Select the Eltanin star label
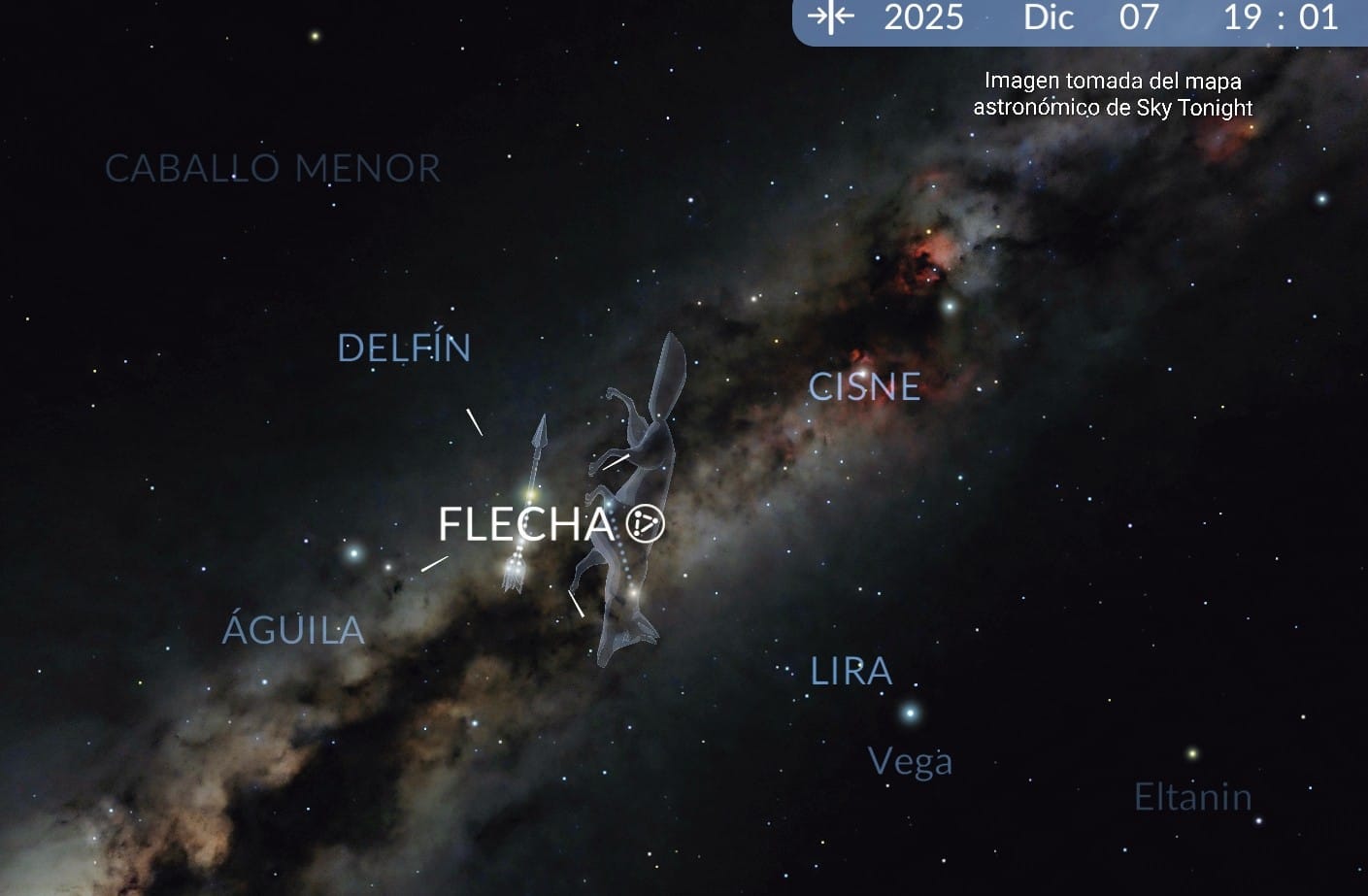The width and height of the screenshot is (1368, 896). click(1192, 797)
